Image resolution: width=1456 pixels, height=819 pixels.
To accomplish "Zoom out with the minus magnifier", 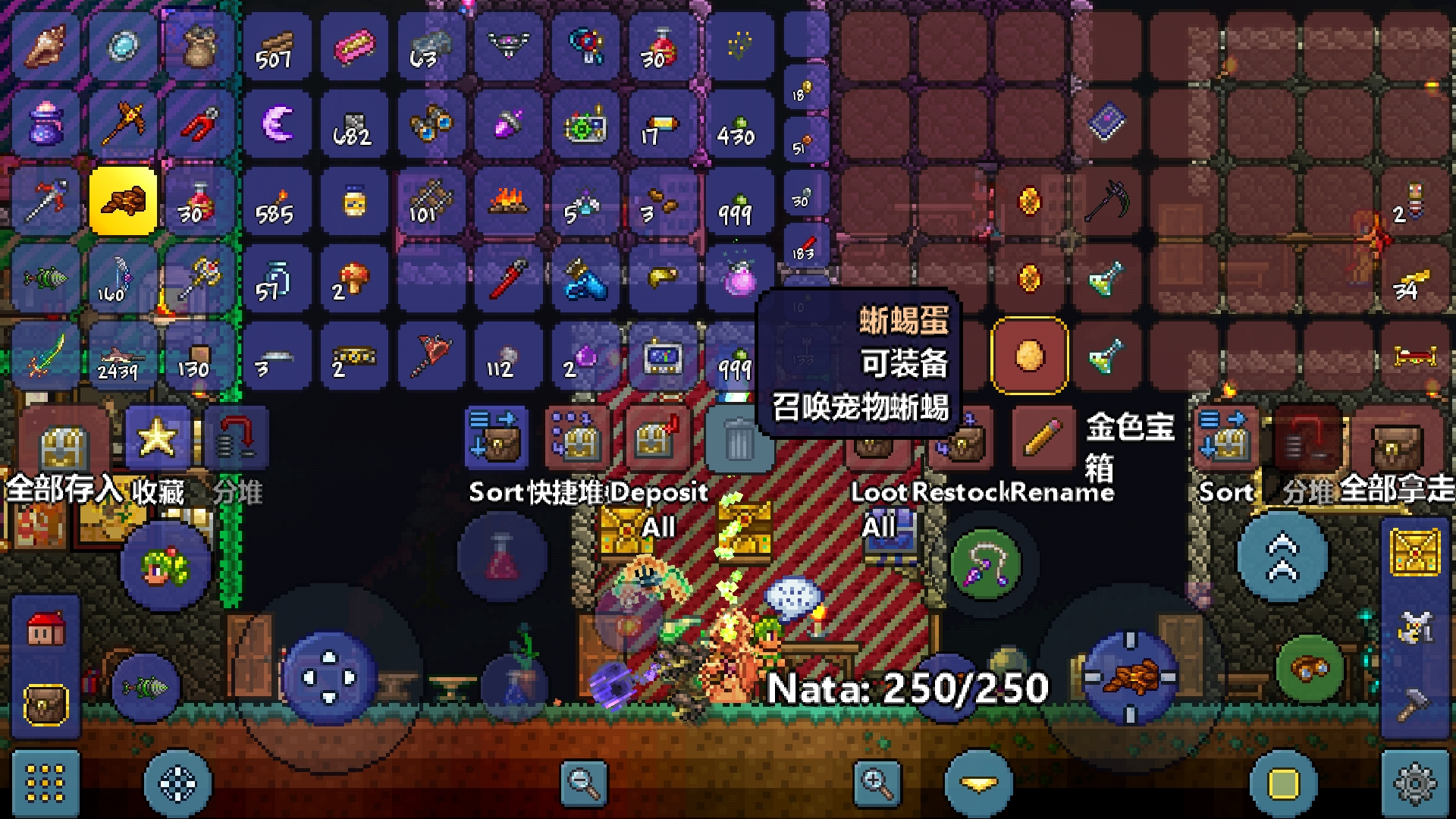I will (x=583, y=783).
